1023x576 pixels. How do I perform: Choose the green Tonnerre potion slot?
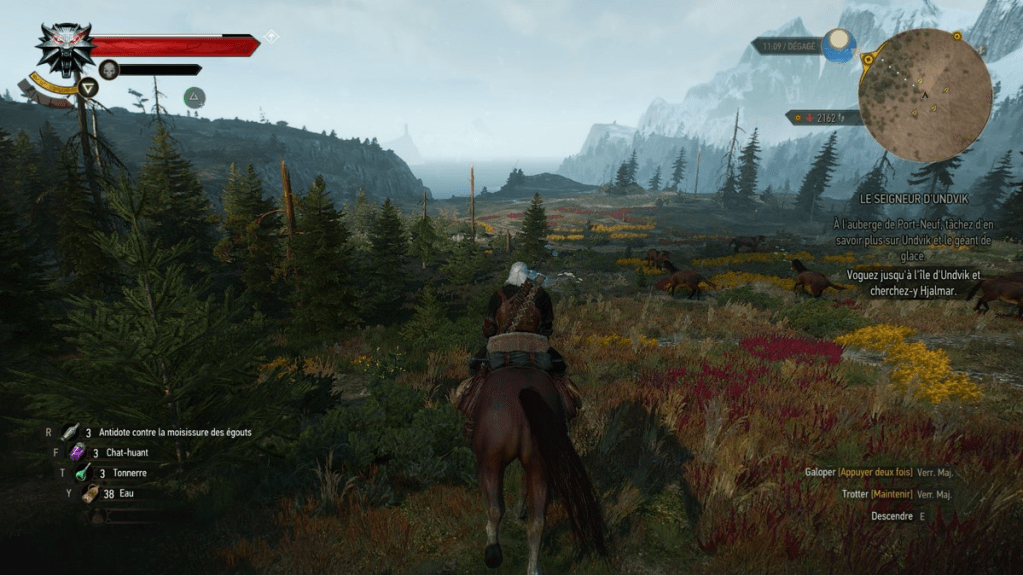pos(83,472)
